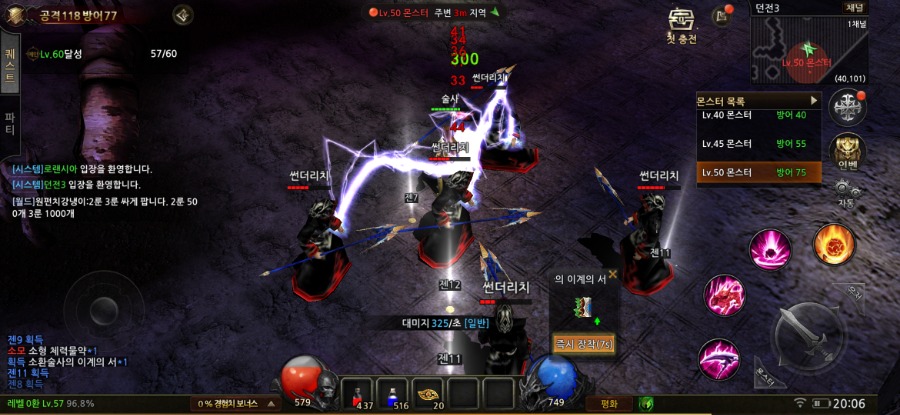
Task: Activate the pink summoning burst skill
Action: pyautogui.click(x=770, y=248)
